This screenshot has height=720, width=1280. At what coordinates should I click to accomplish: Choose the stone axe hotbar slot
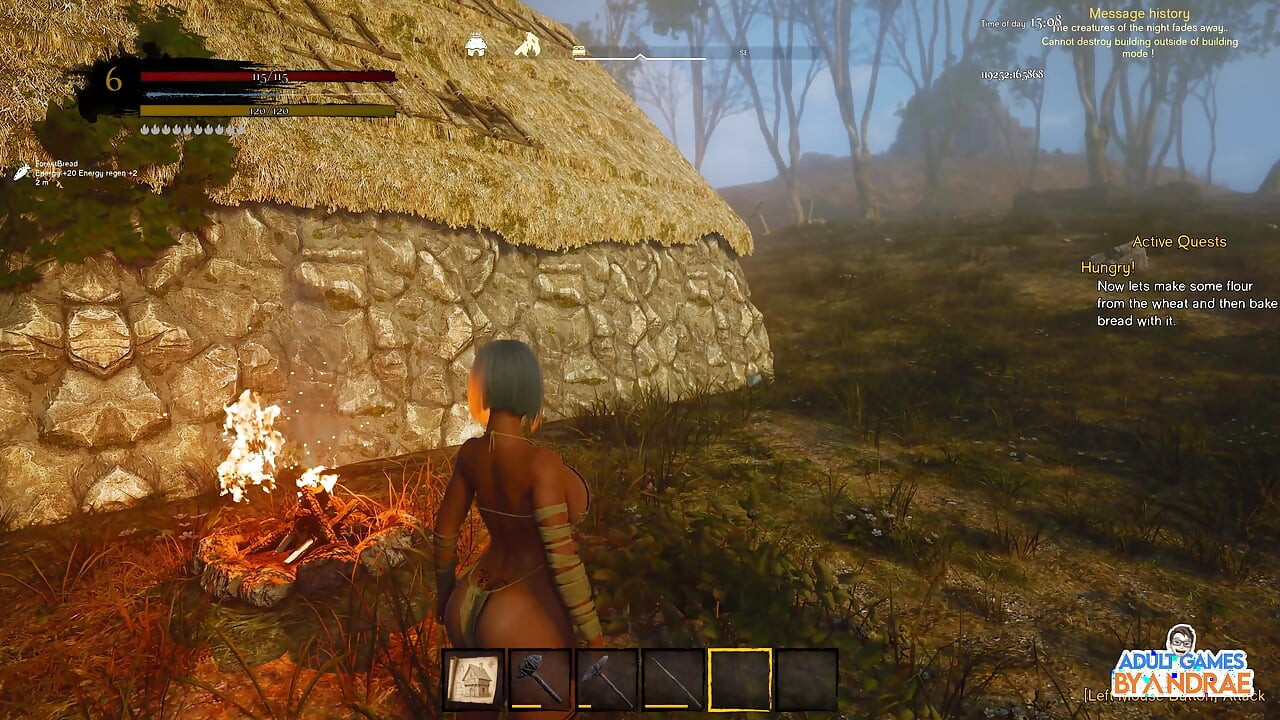pos(607,680)
